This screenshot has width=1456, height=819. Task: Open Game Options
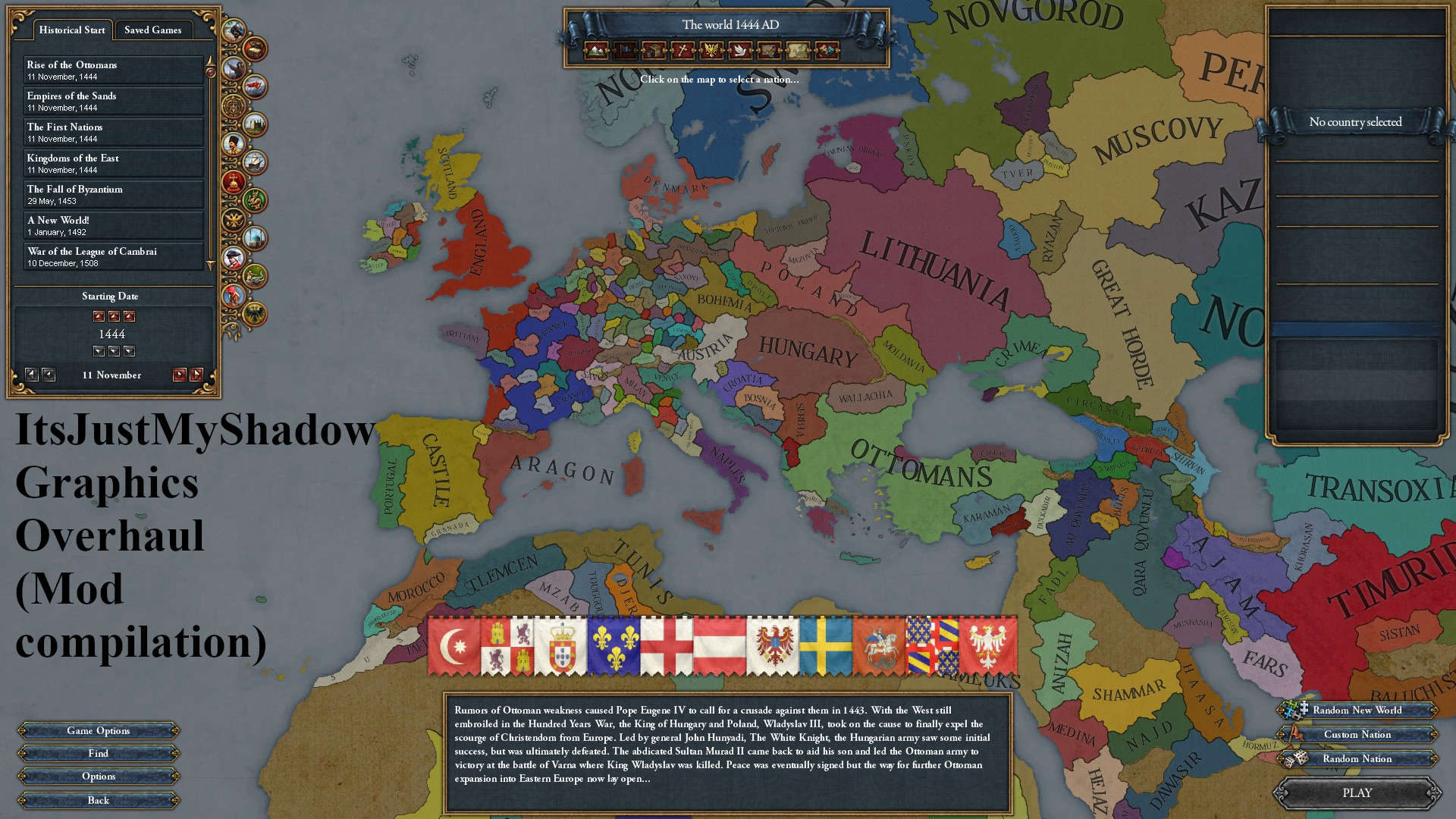pos(99,730)
